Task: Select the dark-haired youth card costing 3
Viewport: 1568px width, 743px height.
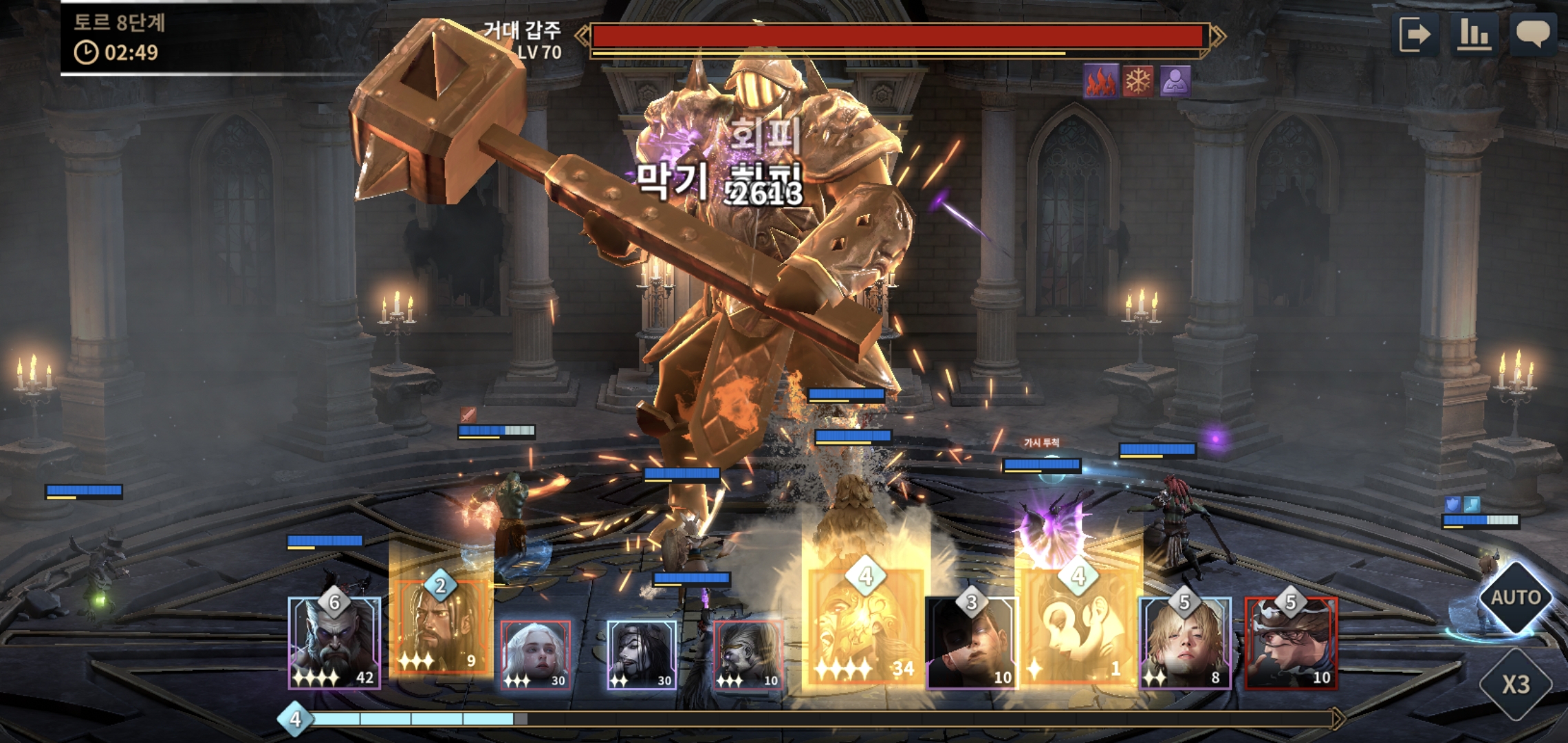Action: 971,643
